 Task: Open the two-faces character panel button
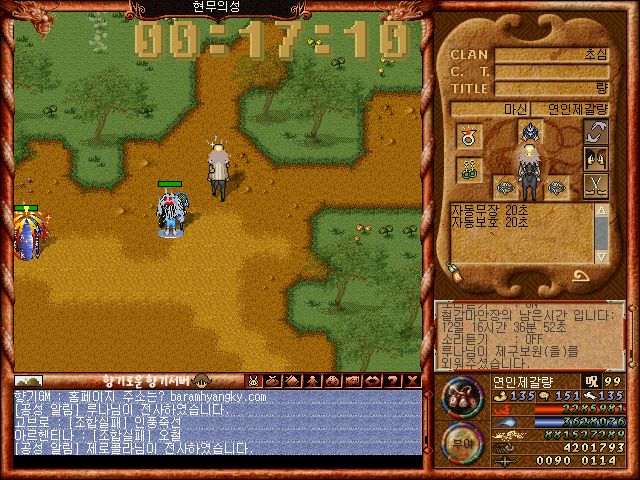pyautogui.click(x=597, y=158)
